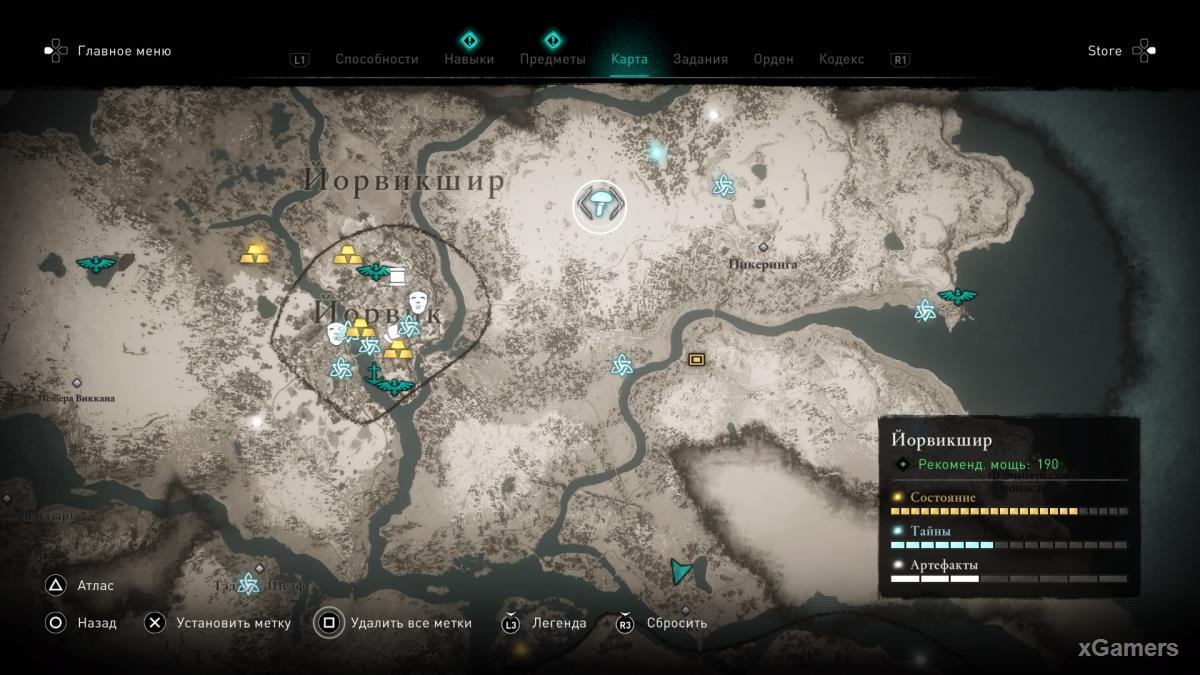This screenshot has width=1200, height=675.
Task: Click the player arrow marker on the map
Action: tap(682, 571)
